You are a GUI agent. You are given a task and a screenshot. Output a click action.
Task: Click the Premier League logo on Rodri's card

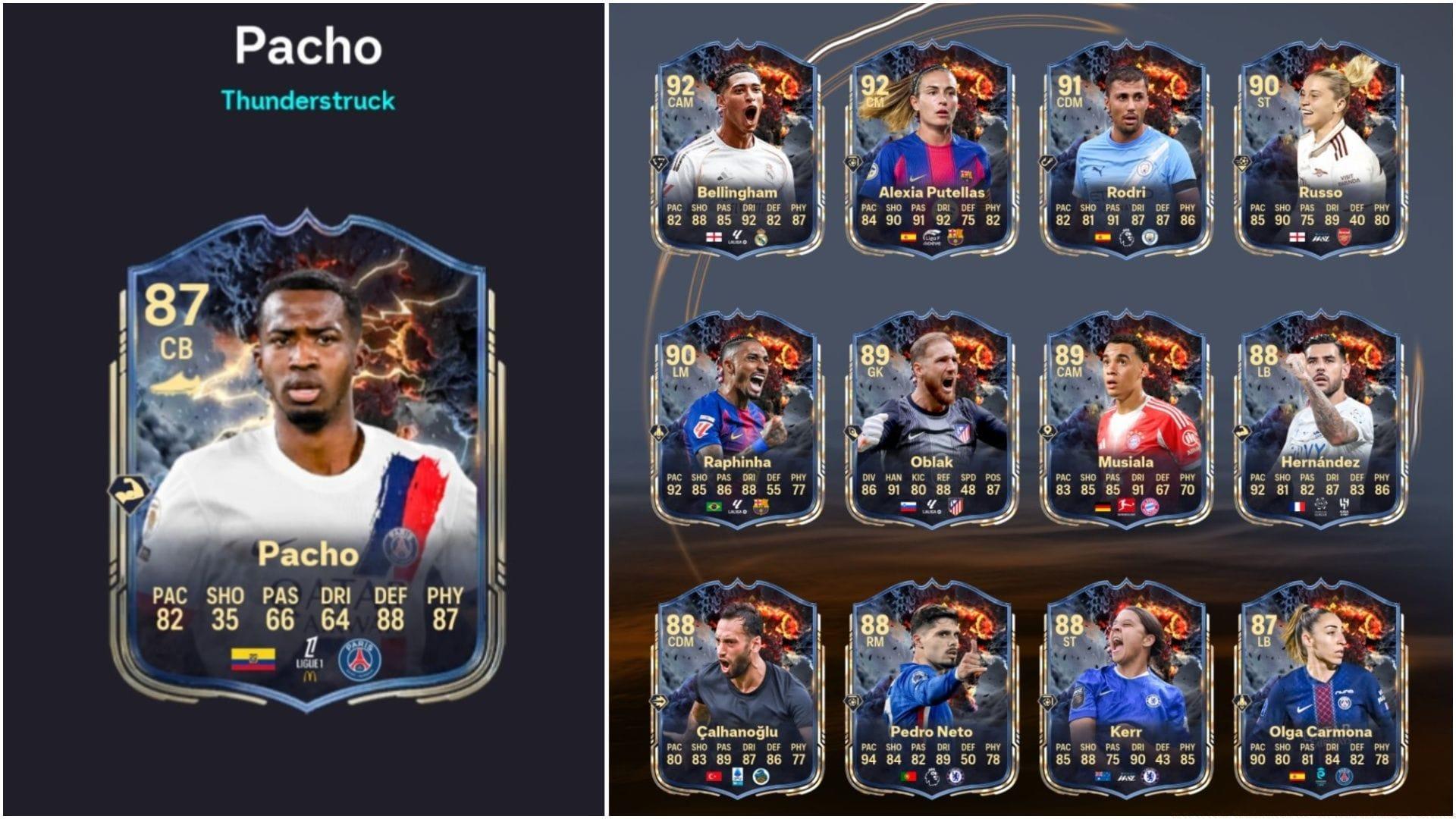[1126, 239]
